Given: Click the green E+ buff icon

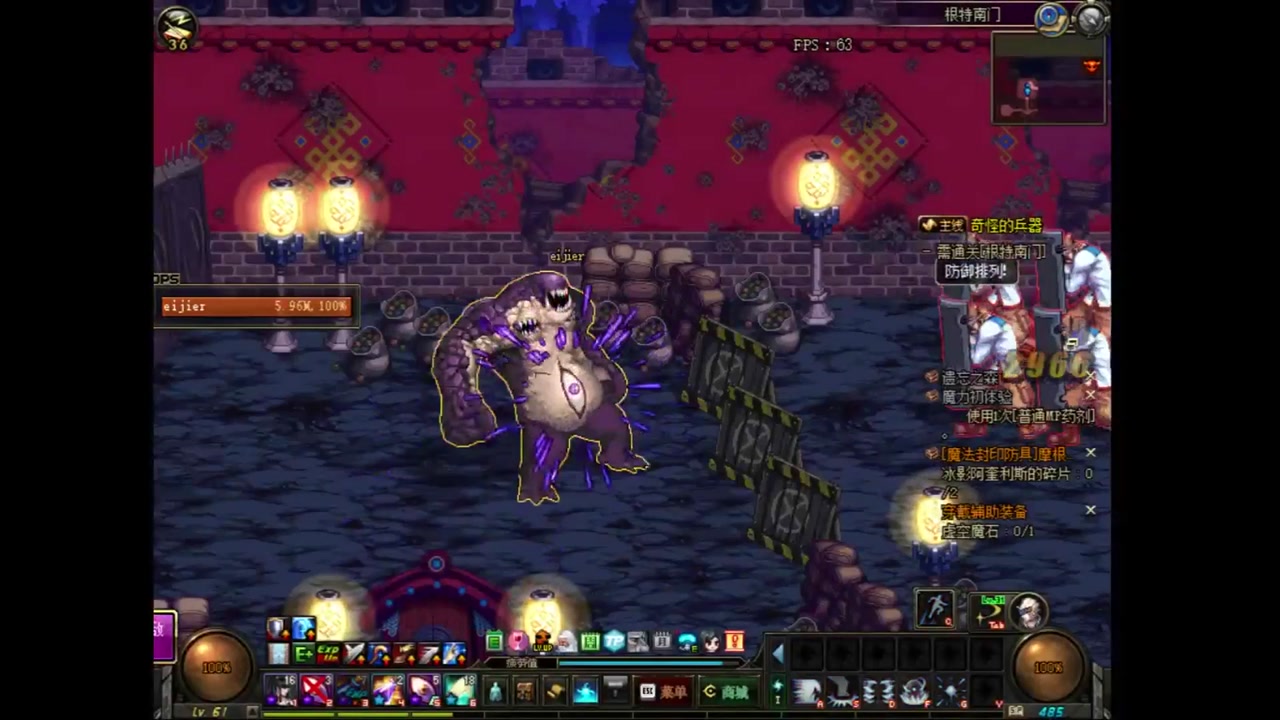Looking at the screenshot, I should (303, 654).
